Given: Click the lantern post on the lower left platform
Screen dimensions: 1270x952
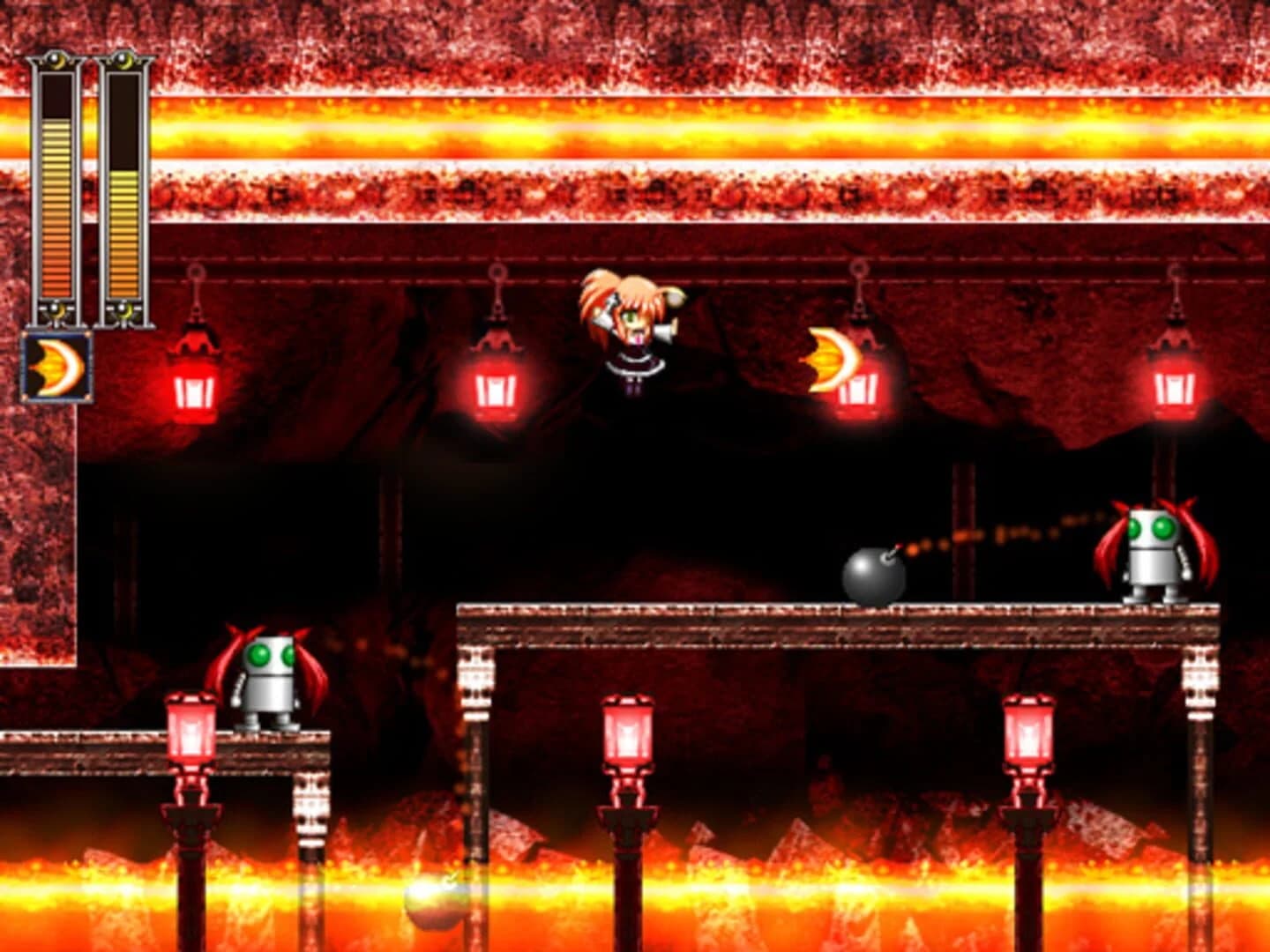Looking at the screenshot, I should (x=190, y=732).
